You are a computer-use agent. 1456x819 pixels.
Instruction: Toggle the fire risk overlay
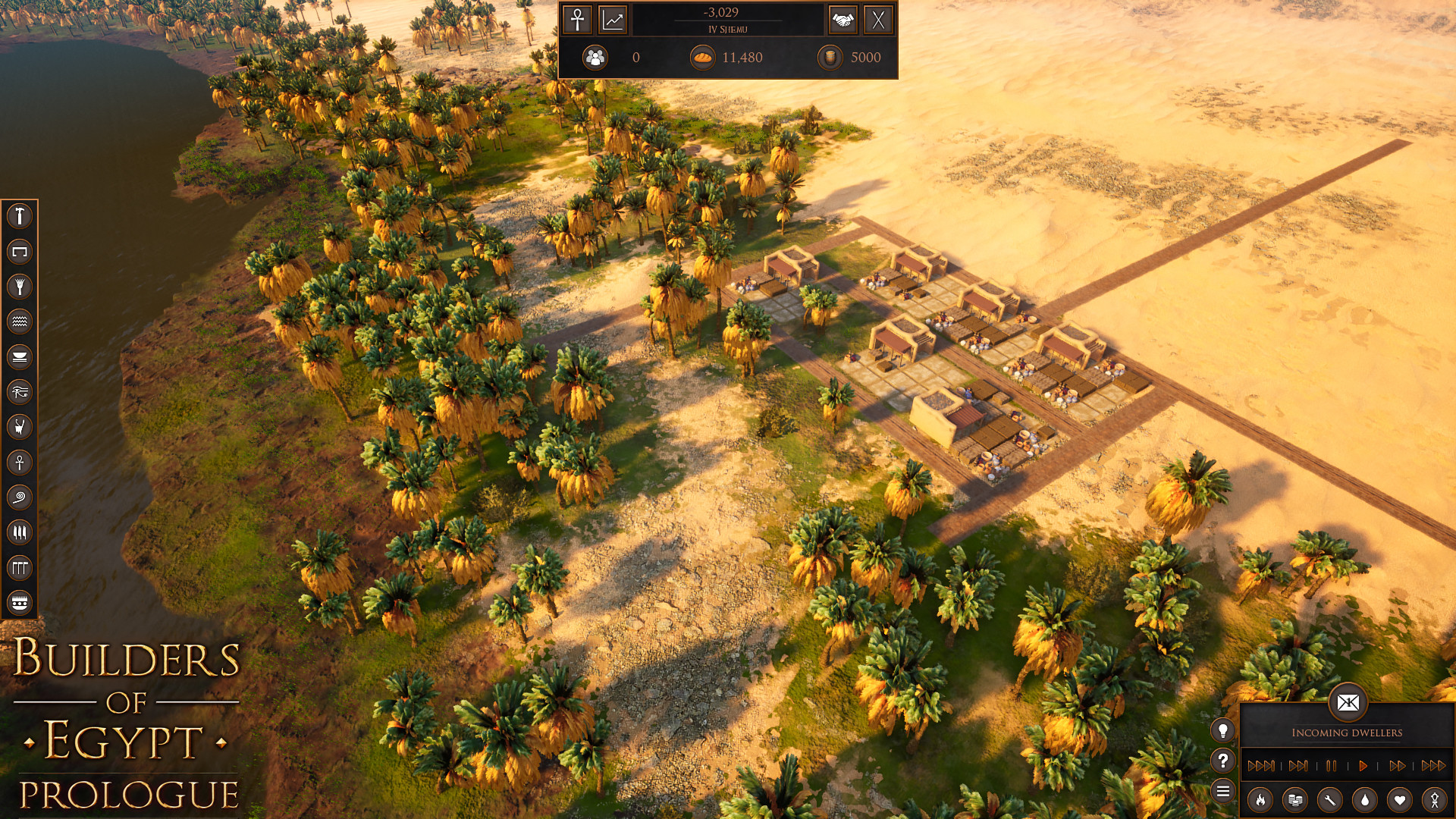1260,800
